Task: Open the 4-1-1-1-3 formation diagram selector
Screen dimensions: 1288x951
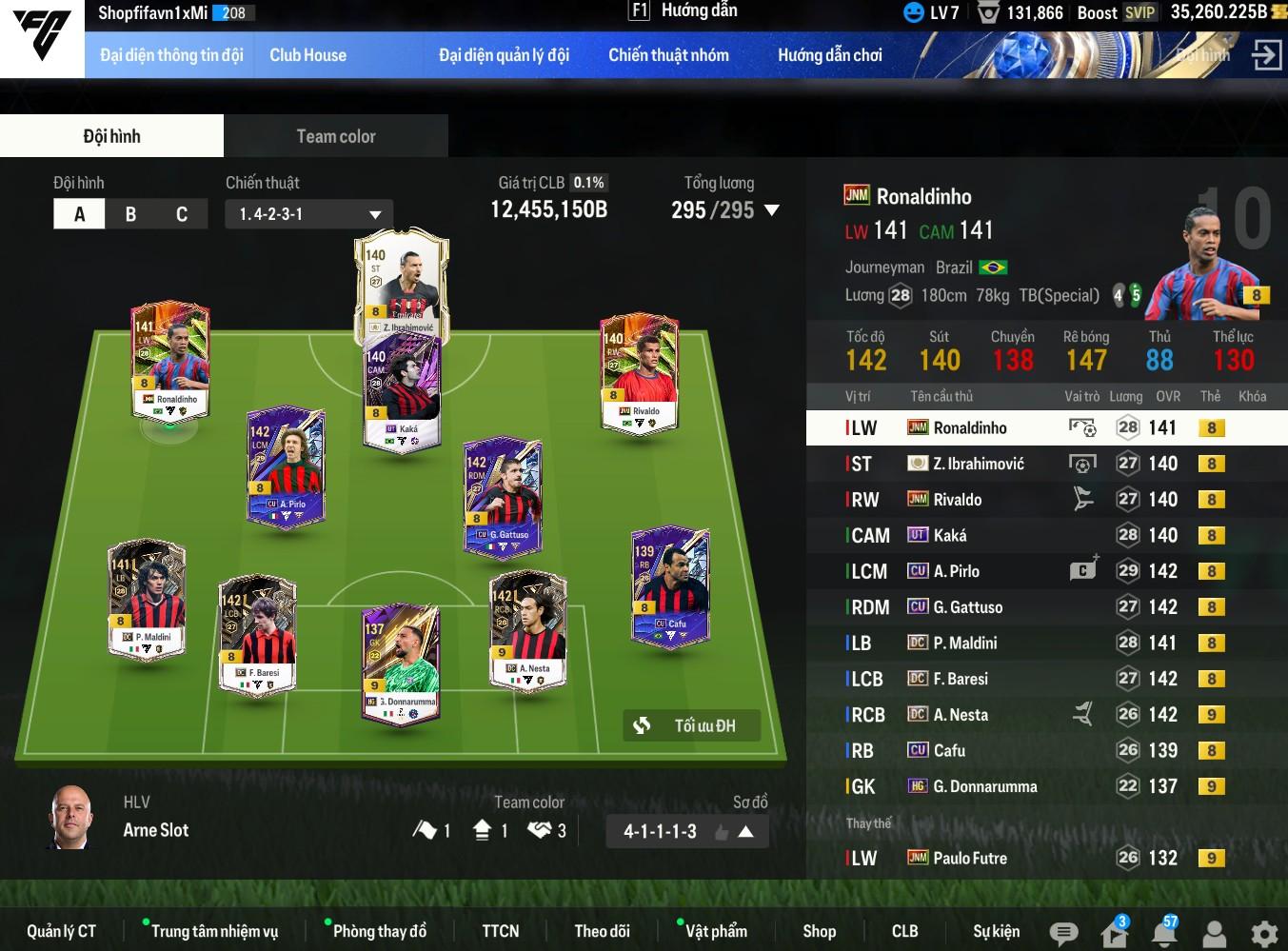Action: 687,831
